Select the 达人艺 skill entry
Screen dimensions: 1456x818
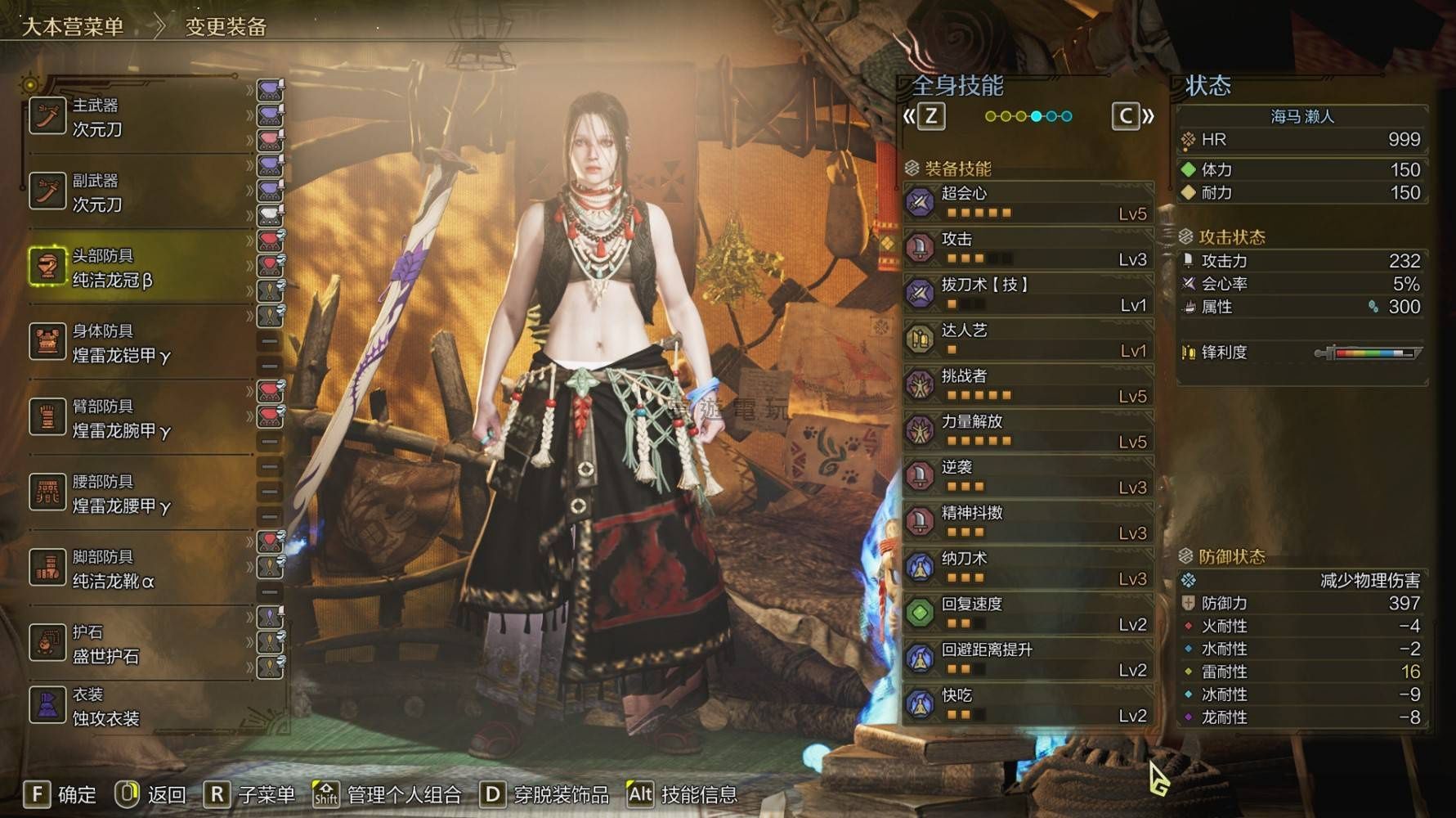pos(1028,340)
